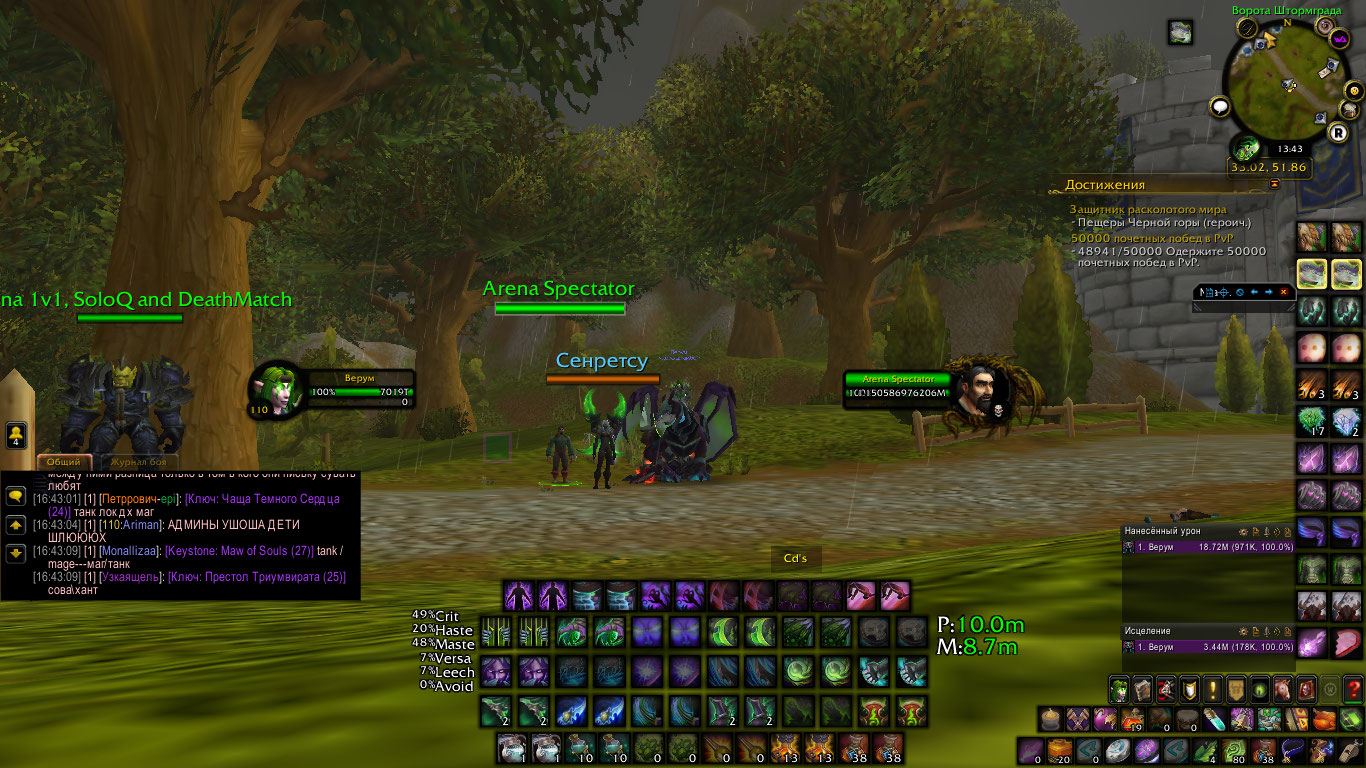Open the social friends button showing 4

[x=15, y=435]
